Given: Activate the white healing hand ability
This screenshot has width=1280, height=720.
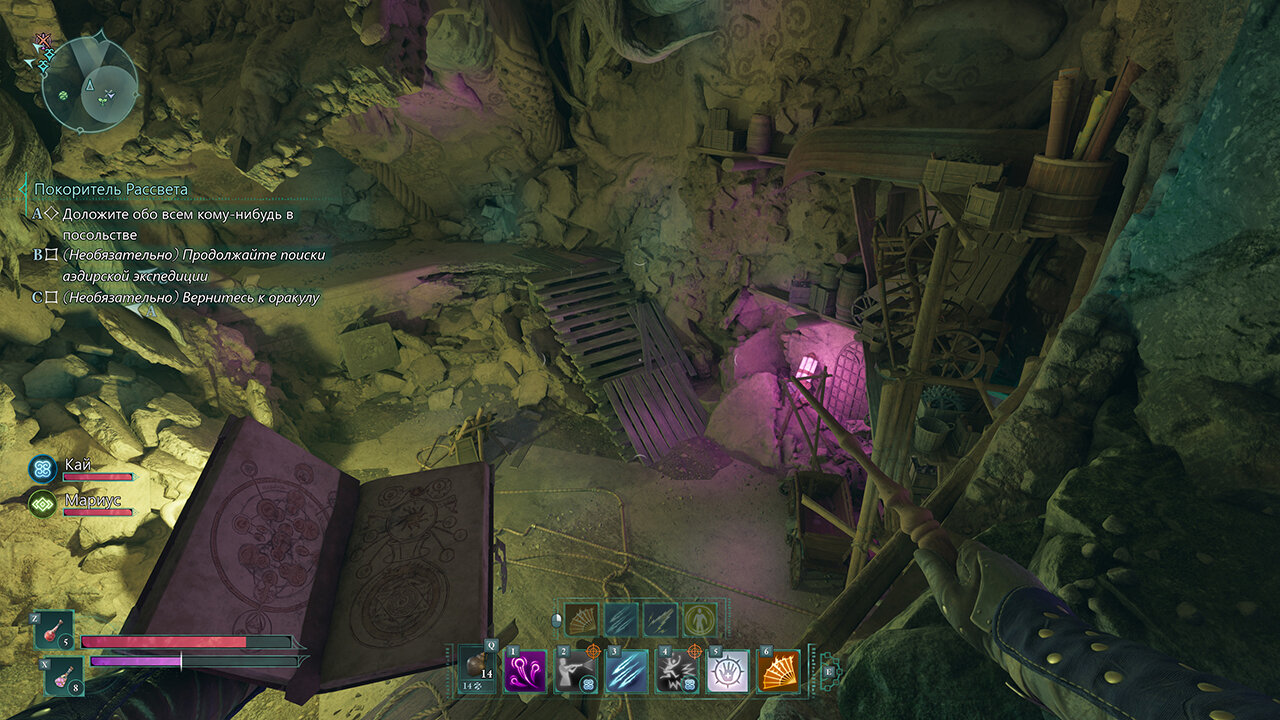Looking at the screenshot, I should point(727,670).
